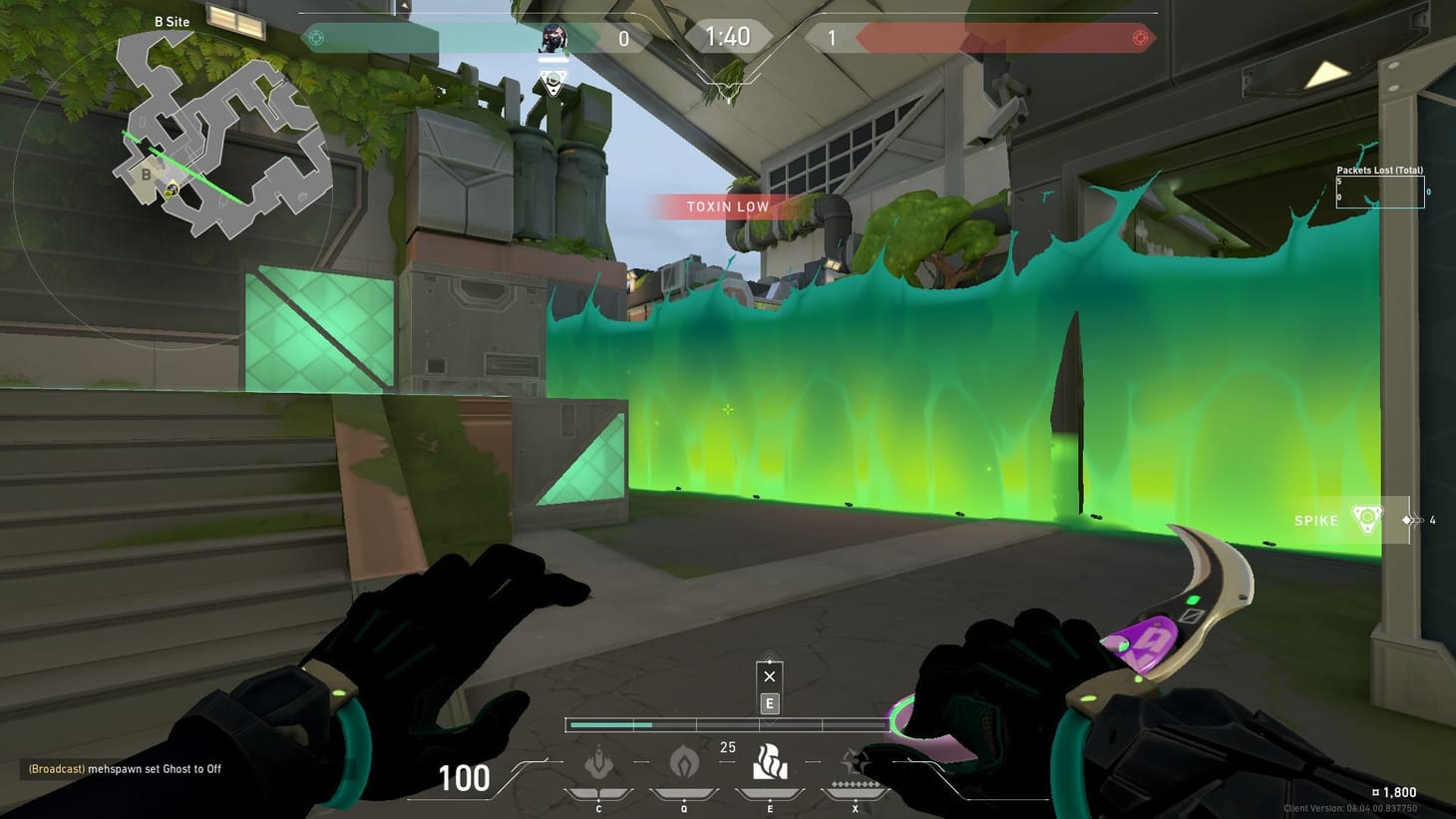1456x819 pixels.
Task: Click the Packets Lost display box
Action: click(x=1380, y=191)
